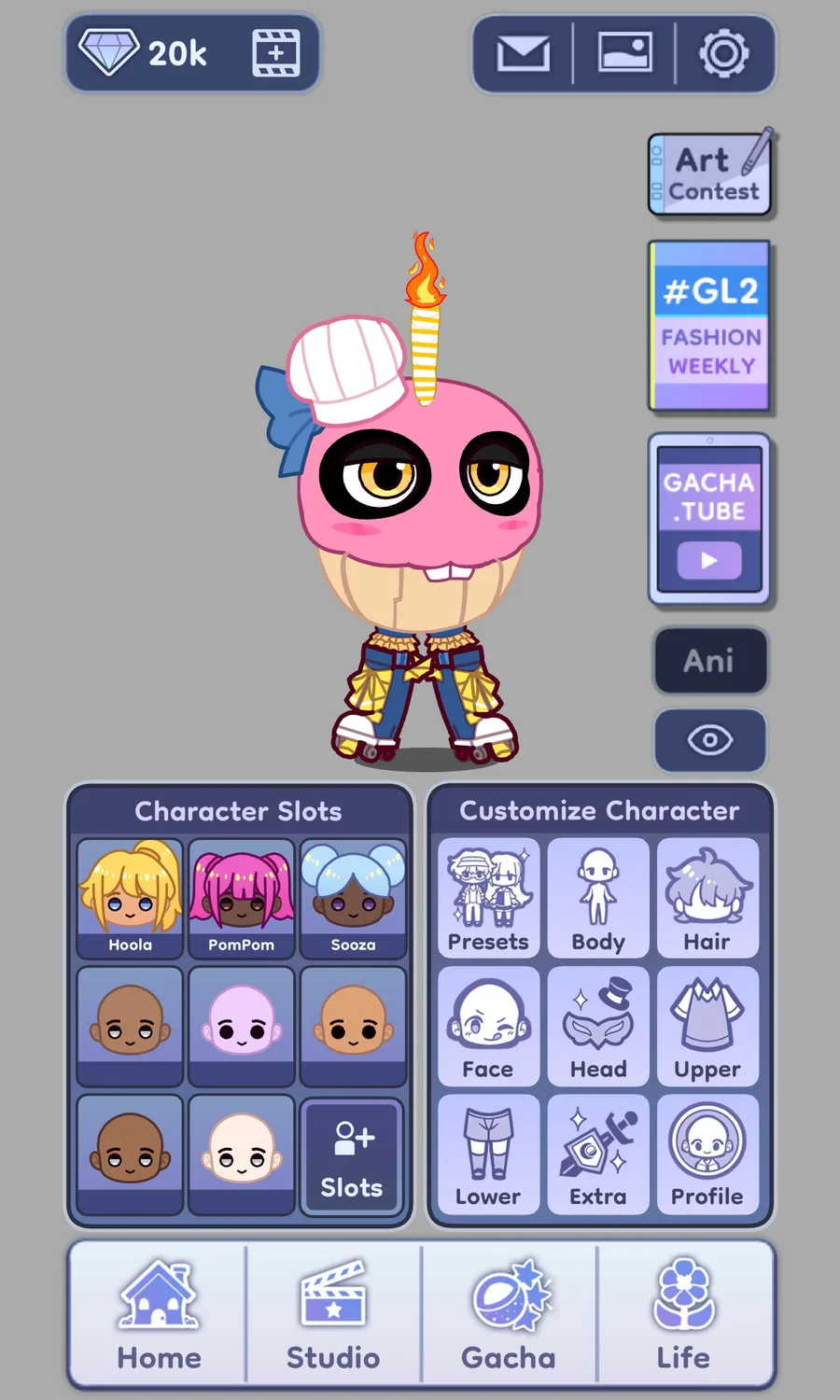The image size is (840, 1400).
Task: Choose the PomPom character slot
Action: (241, 898)
